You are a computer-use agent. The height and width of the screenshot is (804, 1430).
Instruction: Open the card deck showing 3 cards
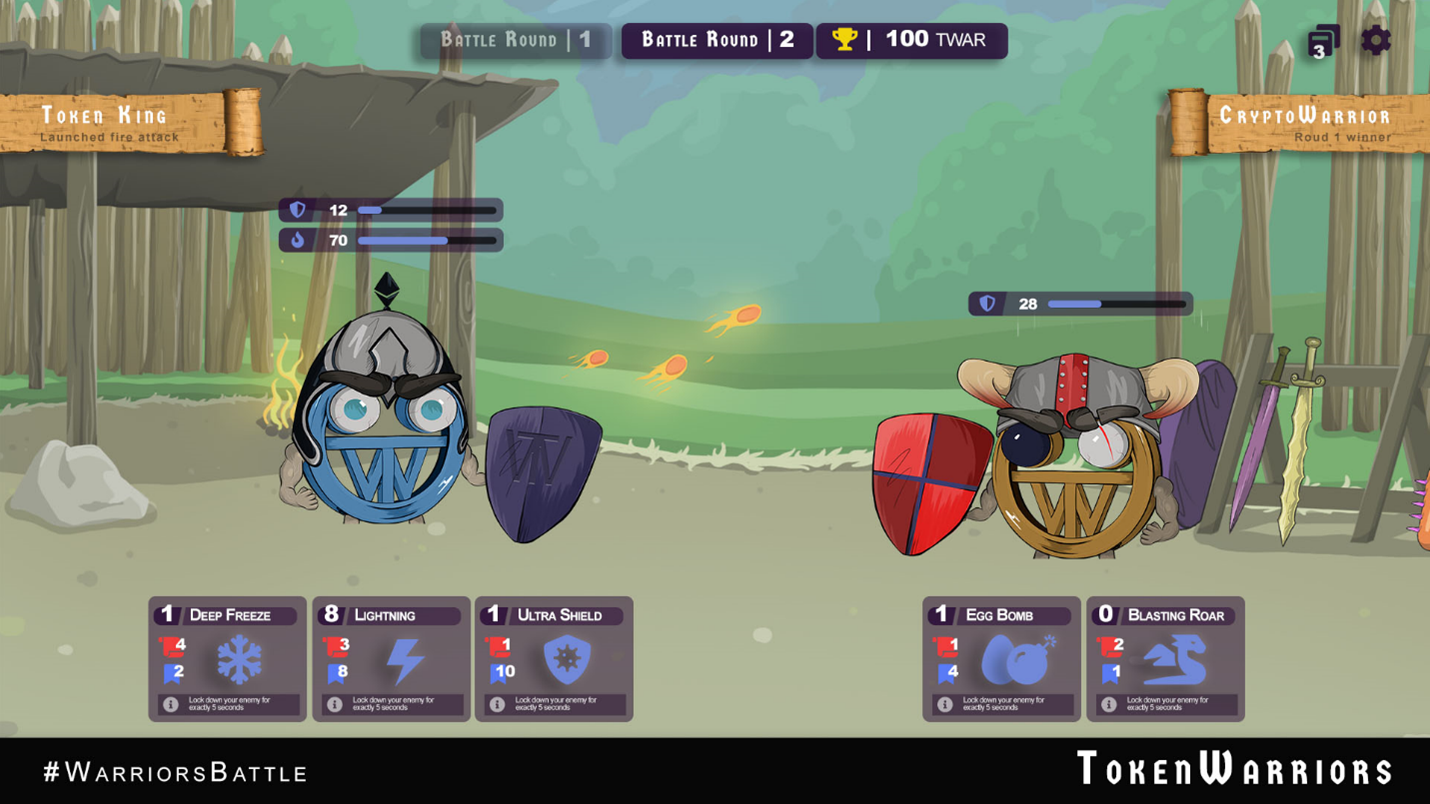[x=1318, y=40]
